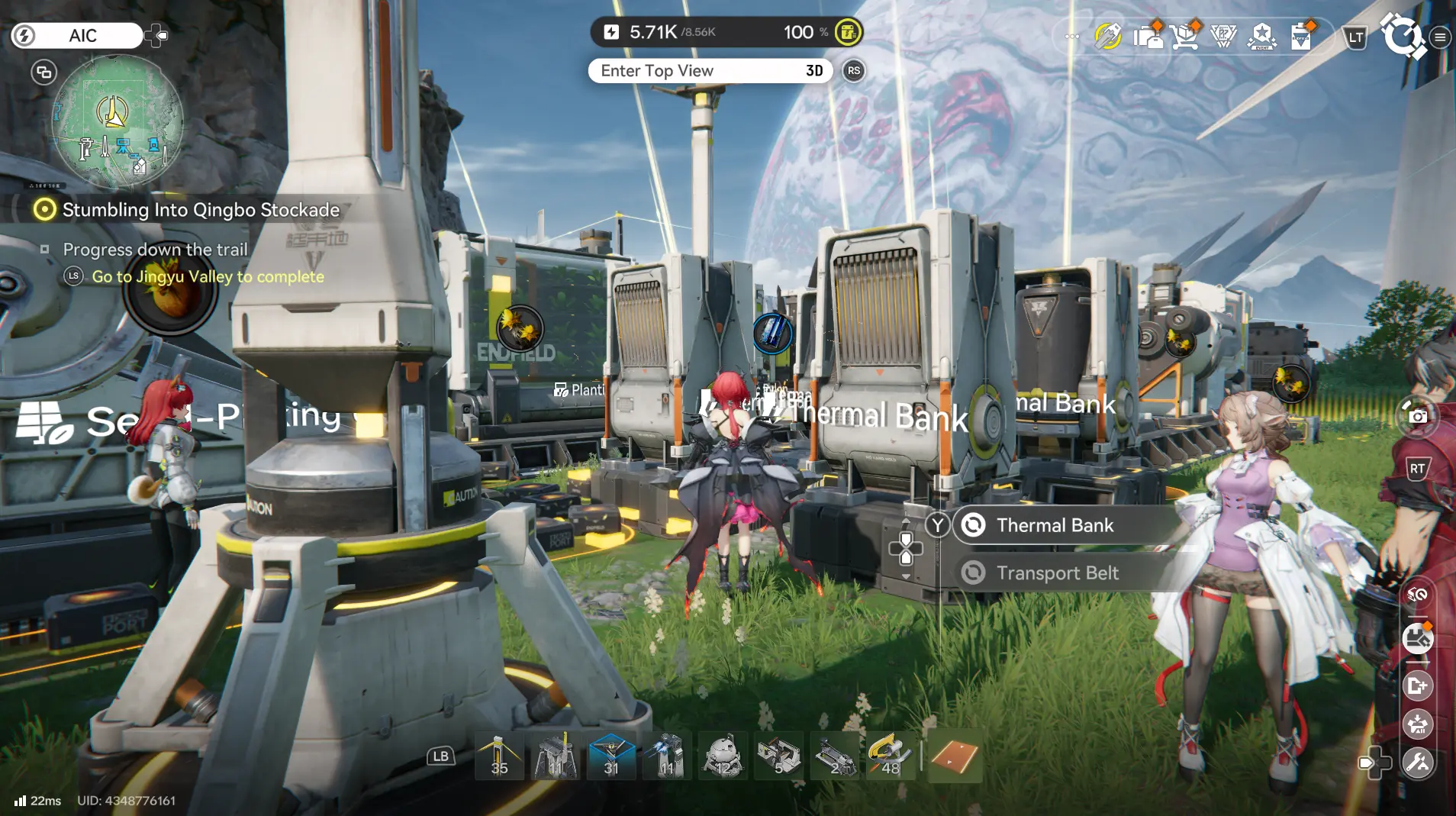Open the store shopping cart icon
1456x816 pixels.
coord(1185,36)
